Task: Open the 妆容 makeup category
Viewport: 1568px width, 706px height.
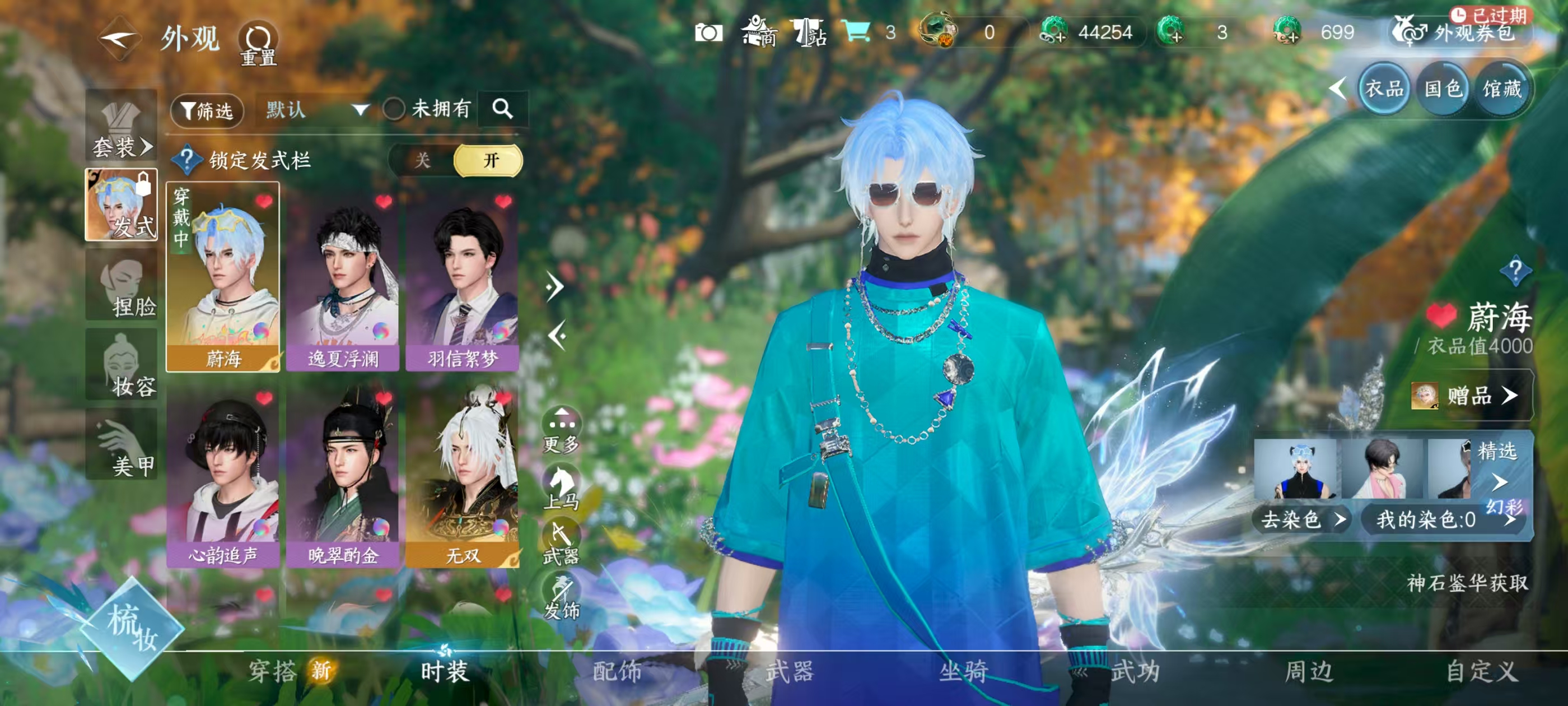Action: pyautogui.click(x=122, y=365)
